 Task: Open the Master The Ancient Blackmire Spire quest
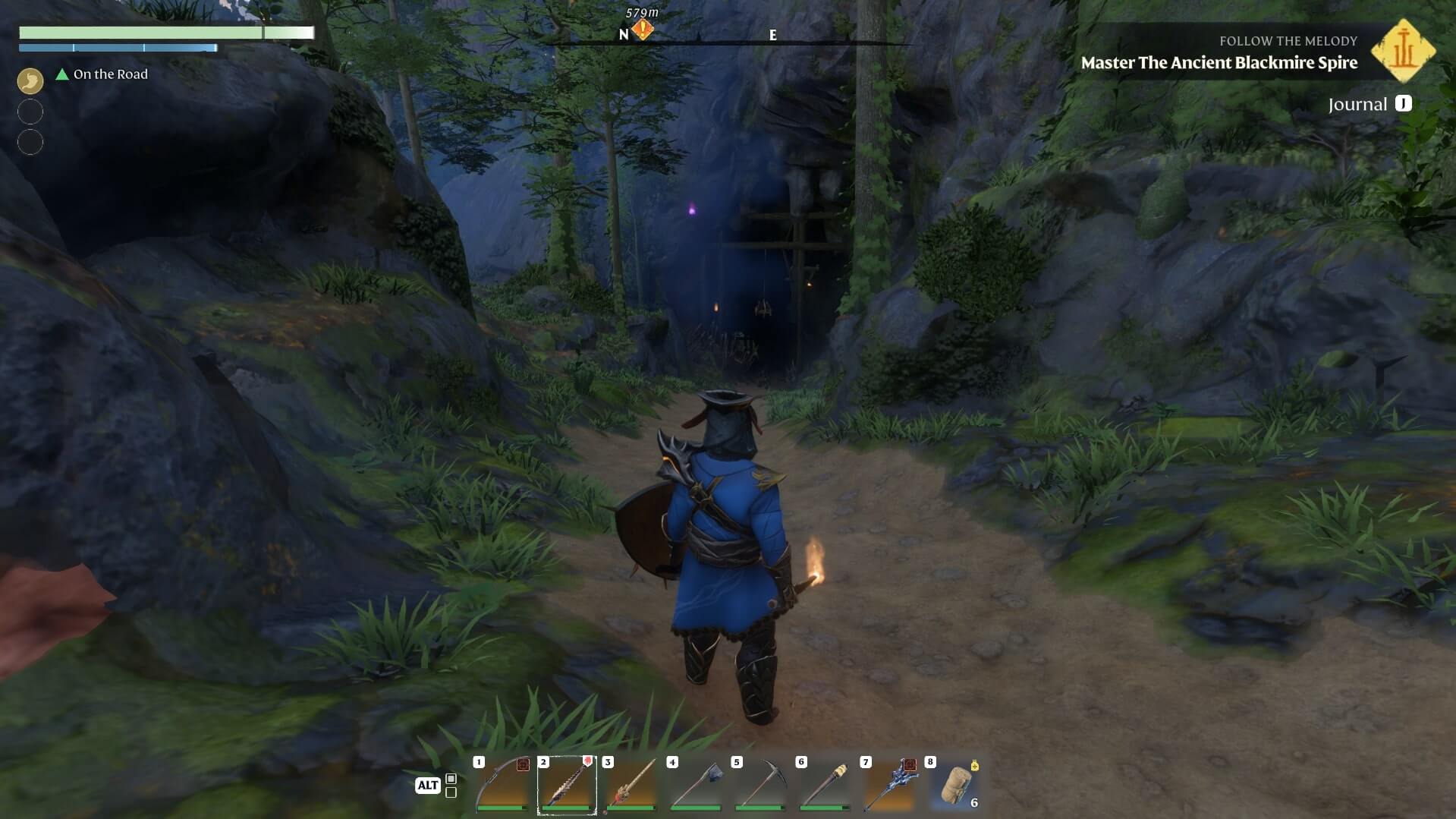(x=1219, y=63)
